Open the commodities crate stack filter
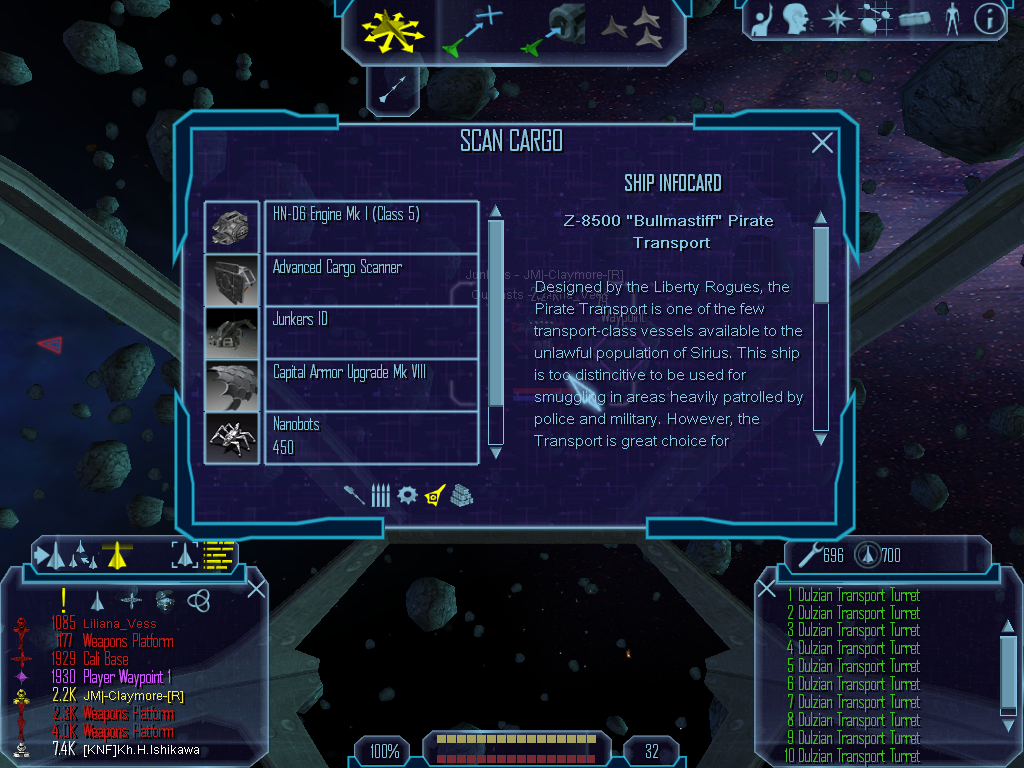The height and width of the screenshot is (768, 1024). 461,495
